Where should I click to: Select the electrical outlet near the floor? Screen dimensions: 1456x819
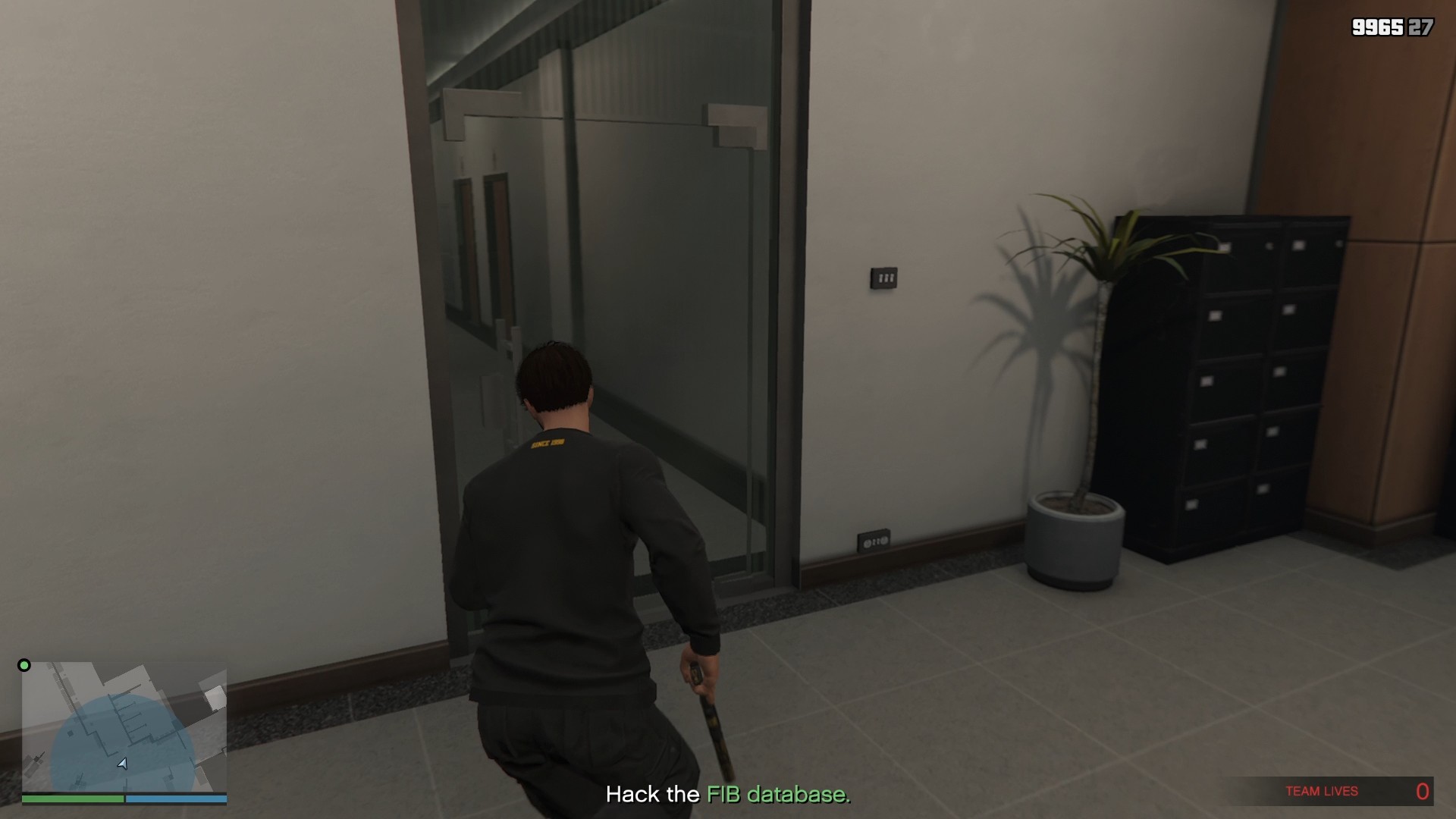coord(874,540)
